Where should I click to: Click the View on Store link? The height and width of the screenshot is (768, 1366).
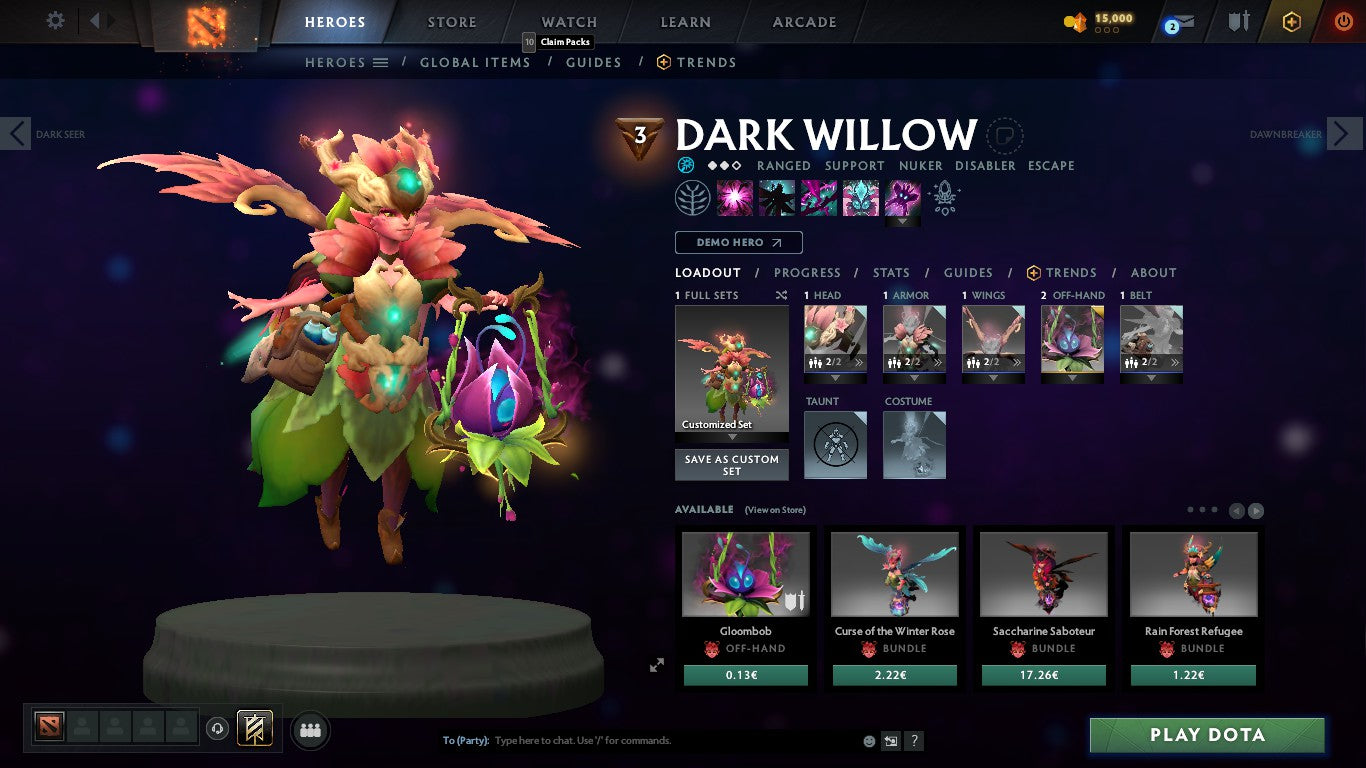[x=775, y=510]
